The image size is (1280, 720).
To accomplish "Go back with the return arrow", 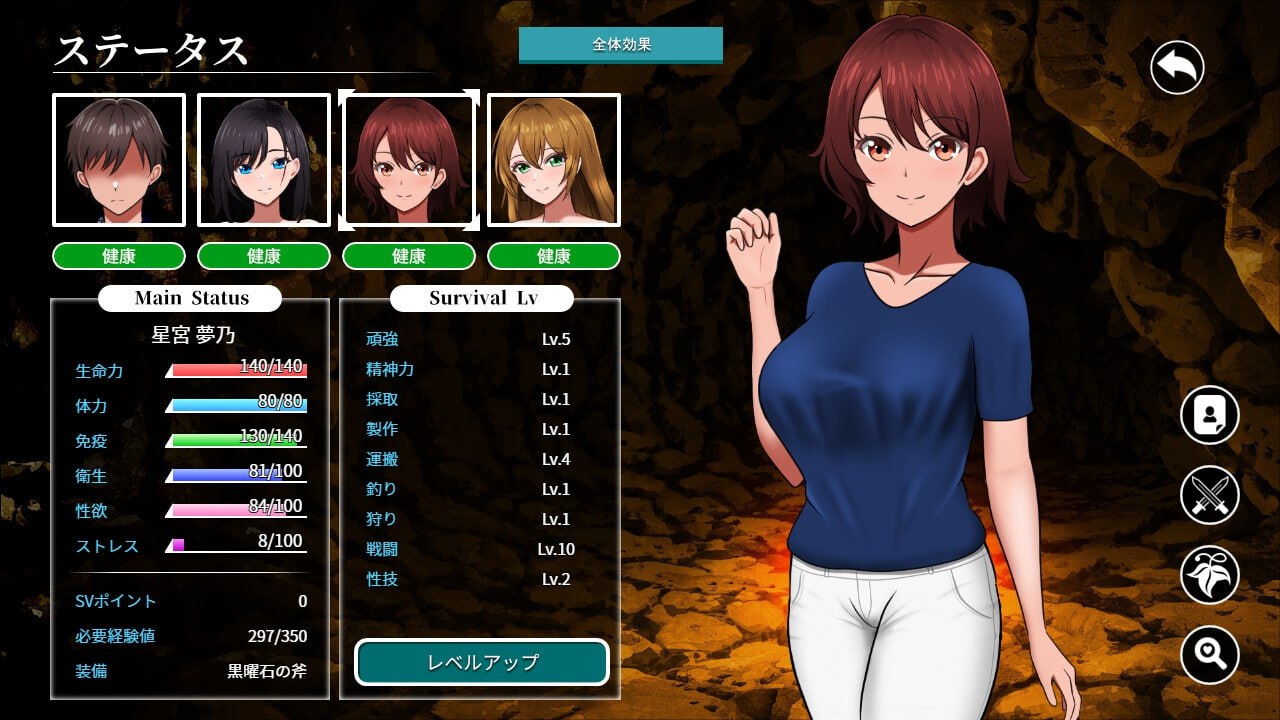I will point(1177,68).
